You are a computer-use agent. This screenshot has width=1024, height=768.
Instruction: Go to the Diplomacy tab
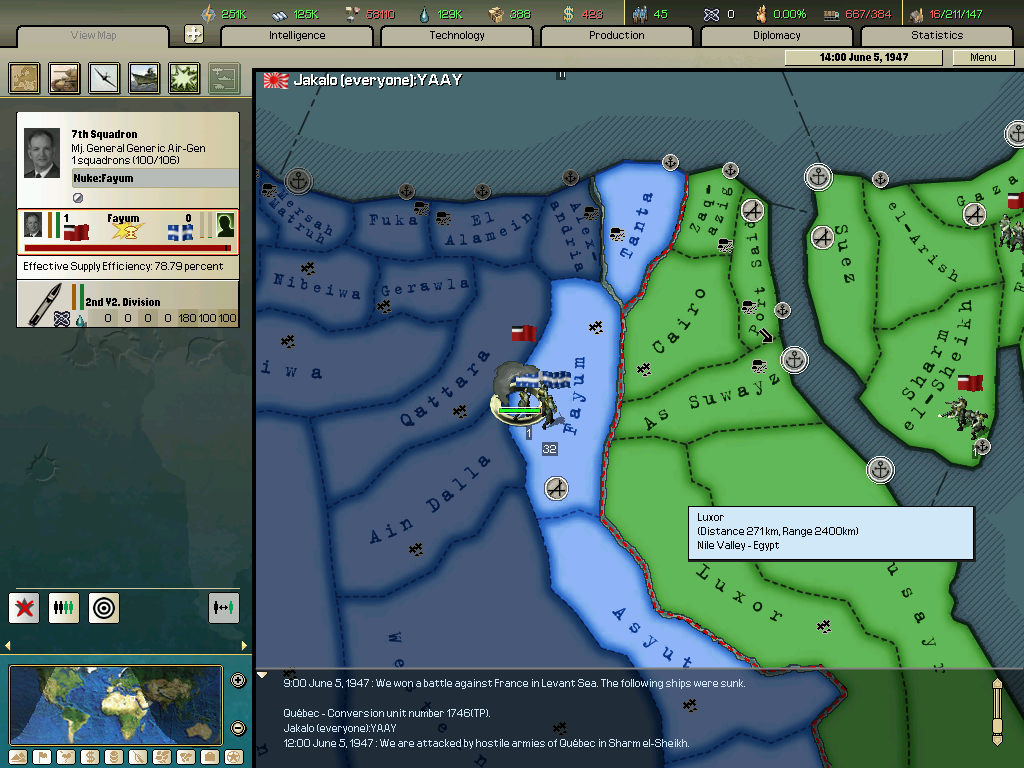point(777,36)
